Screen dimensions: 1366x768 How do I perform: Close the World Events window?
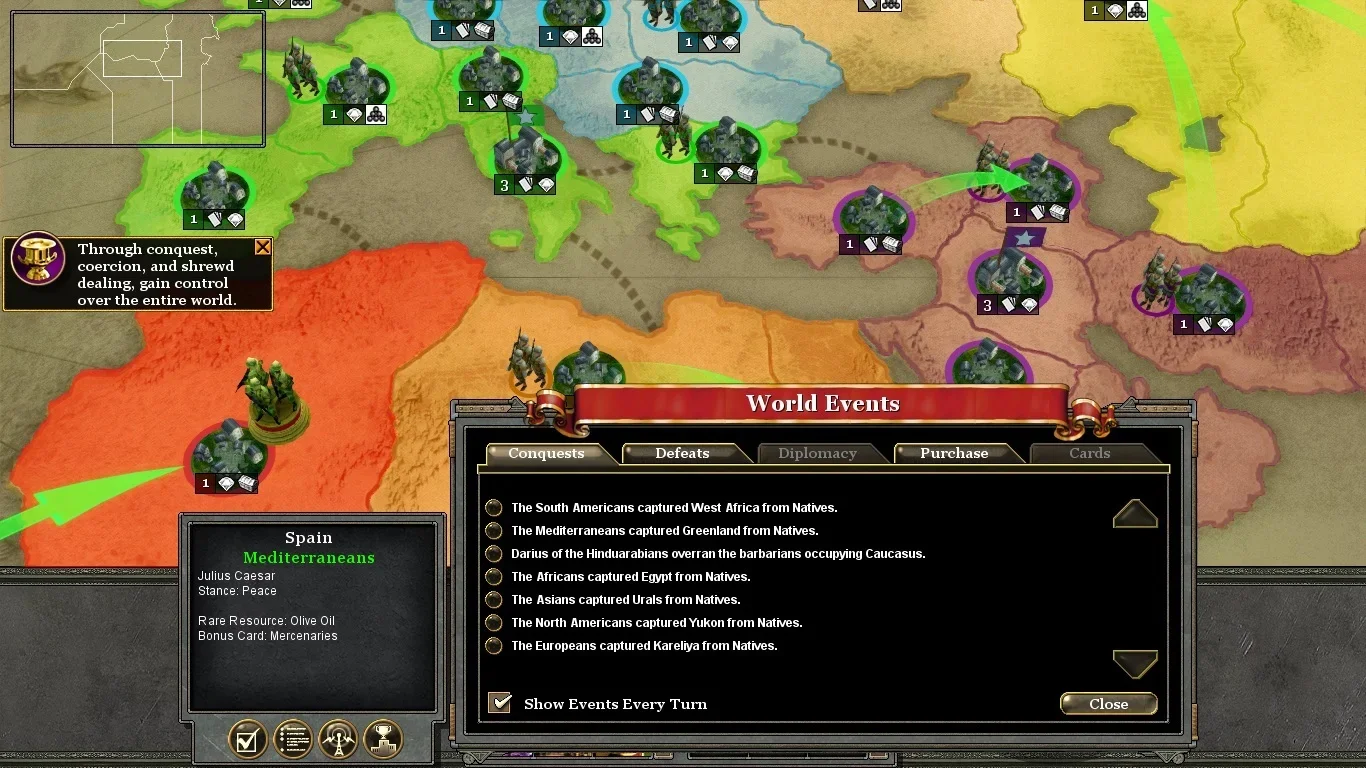pos(1108,704)
